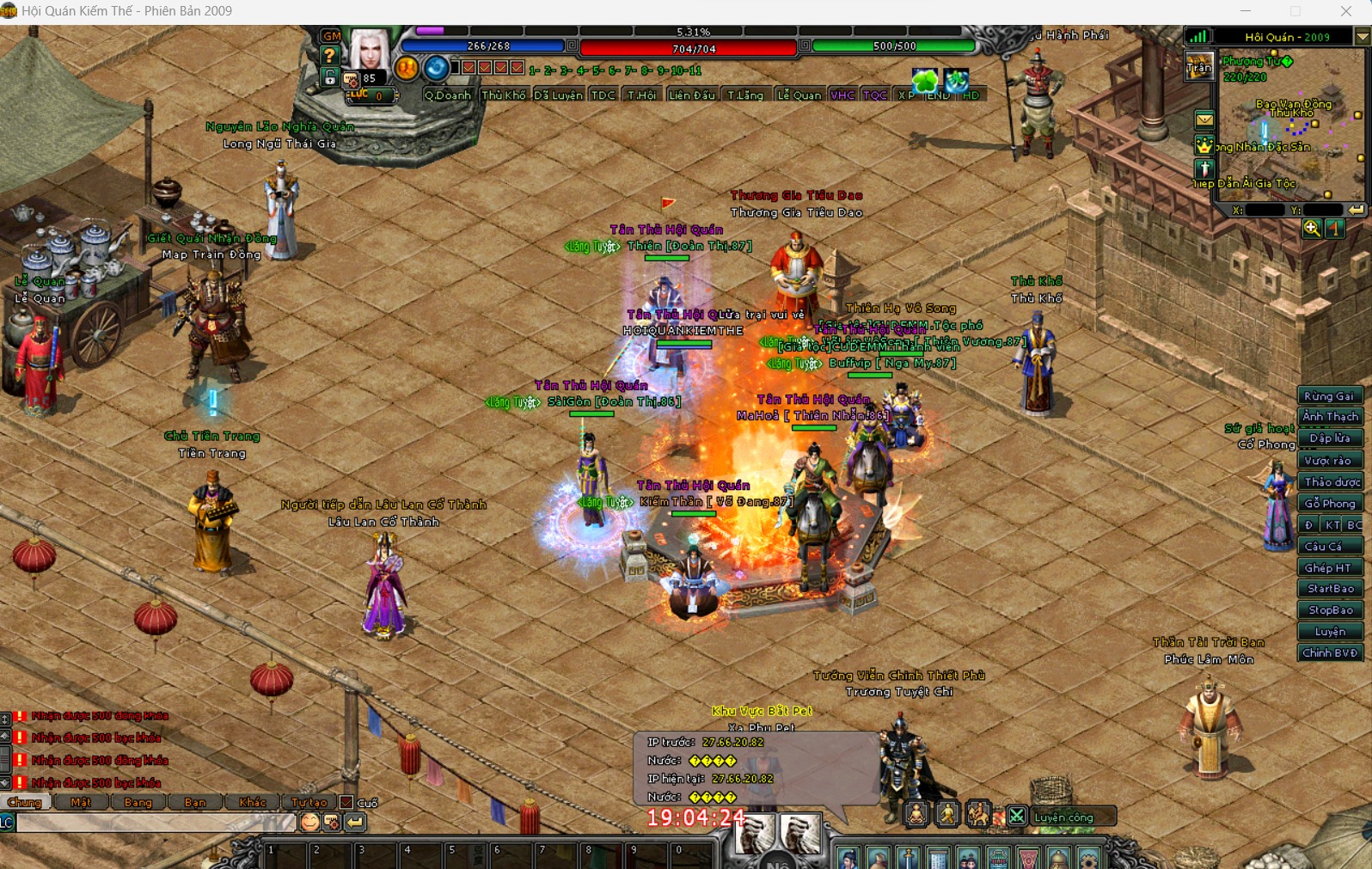
Task: Open the smiley emote picker near the chat box
Action: pos(310,822)
